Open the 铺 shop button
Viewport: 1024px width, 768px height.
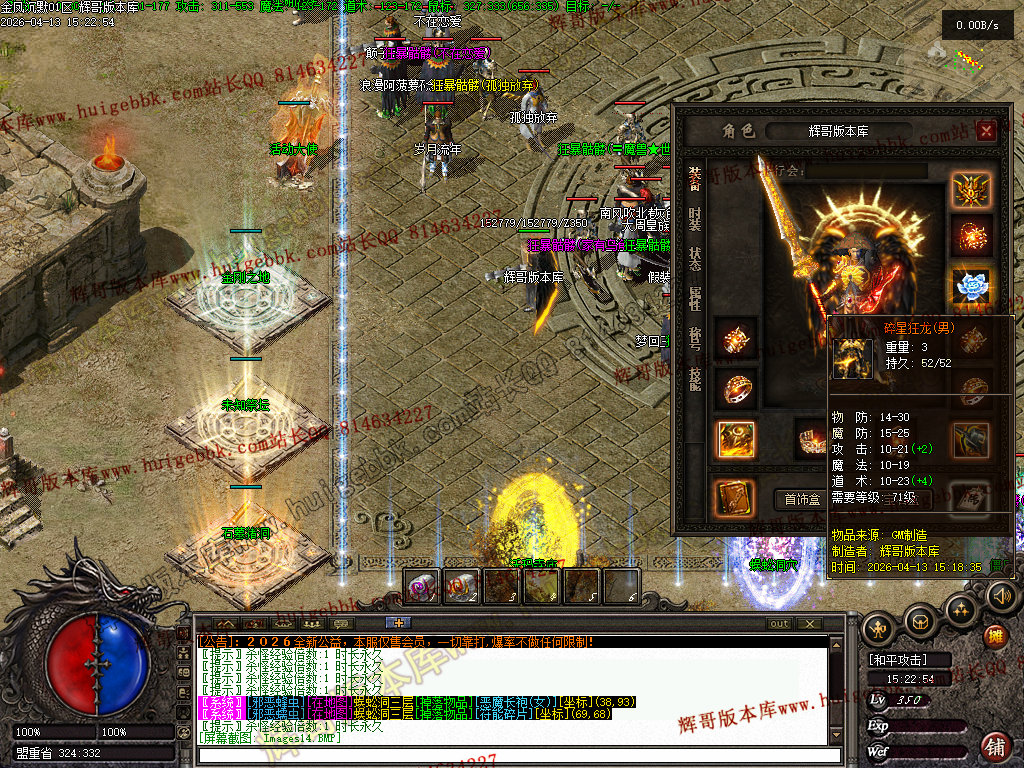tap(995, 746)
